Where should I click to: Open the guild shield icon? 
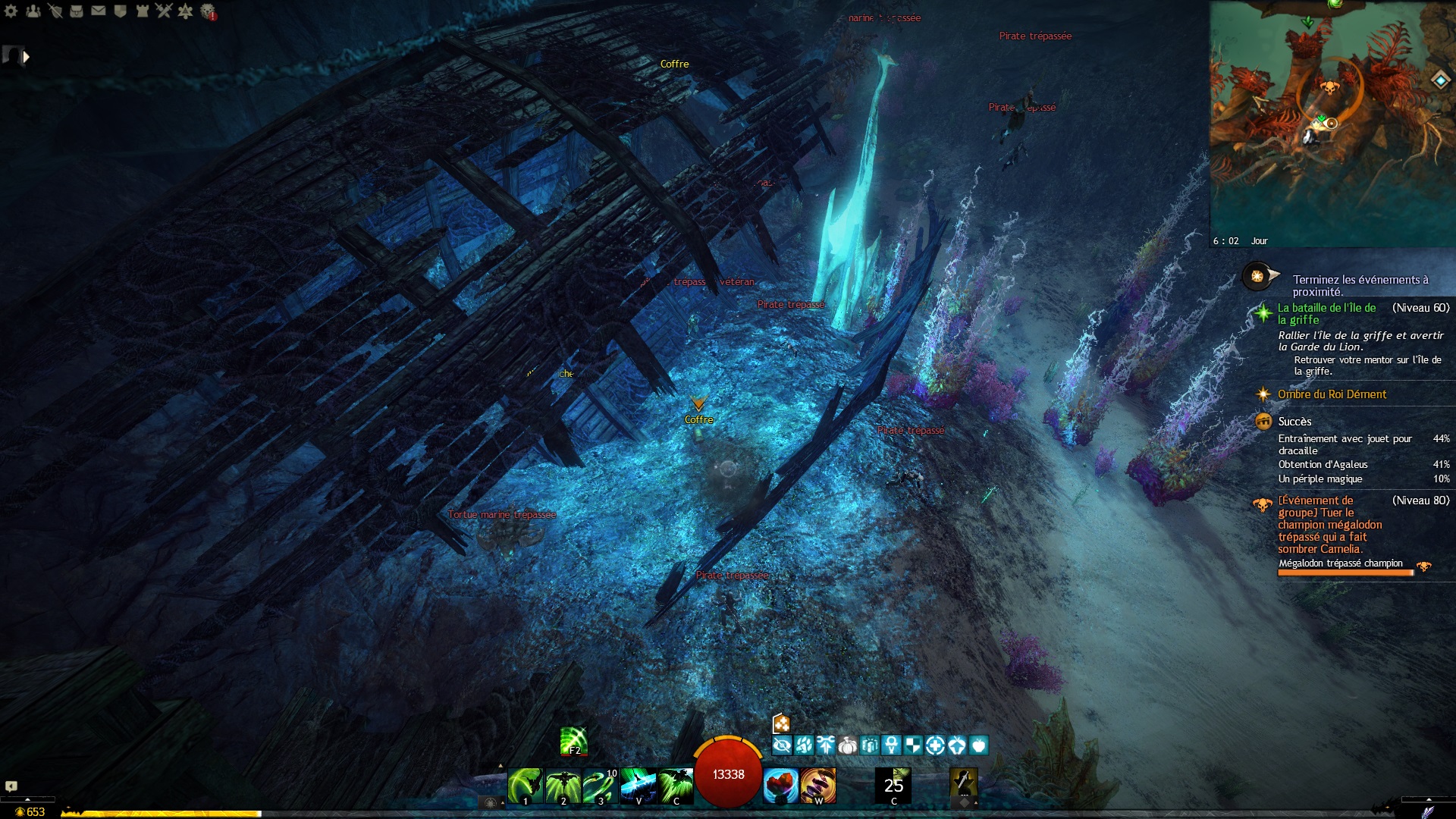pos(120,11)
